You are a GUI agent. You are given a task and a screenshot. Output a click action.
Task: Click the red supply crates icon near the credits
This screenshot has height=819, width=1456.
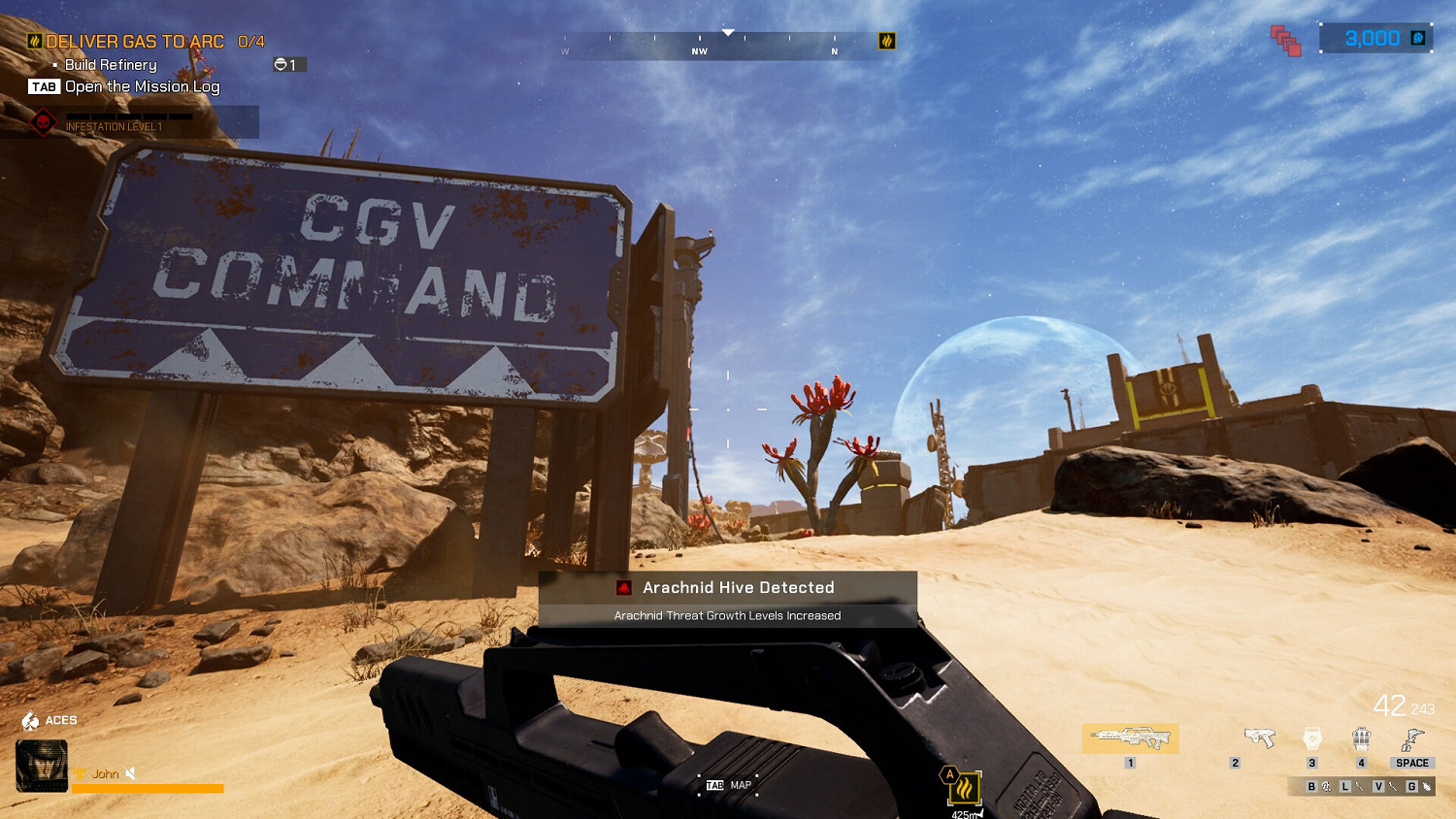pyautogui.click(x=1286, y=41)
